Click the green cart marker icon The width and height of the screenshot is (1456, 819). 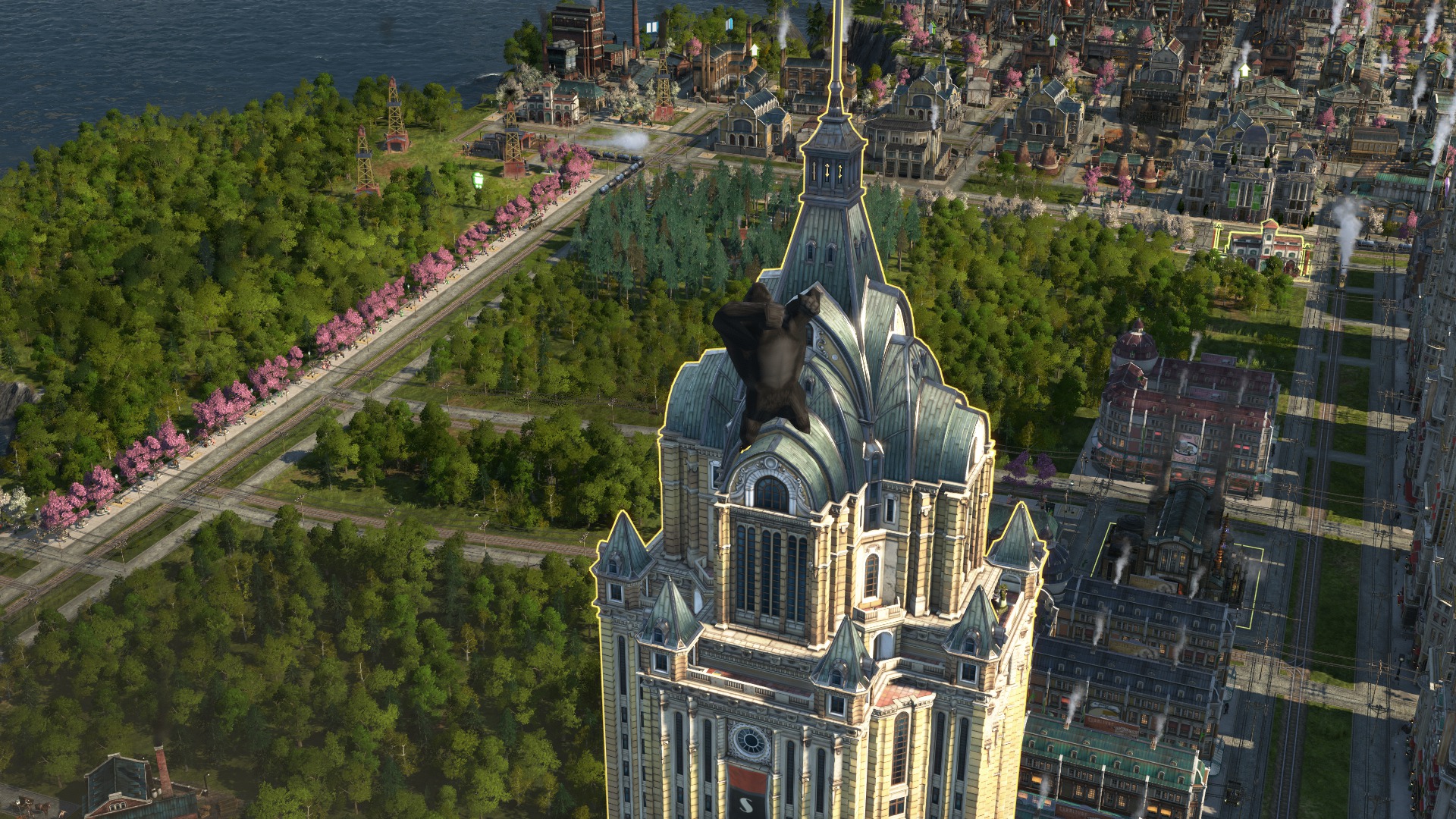coord(479,180)
